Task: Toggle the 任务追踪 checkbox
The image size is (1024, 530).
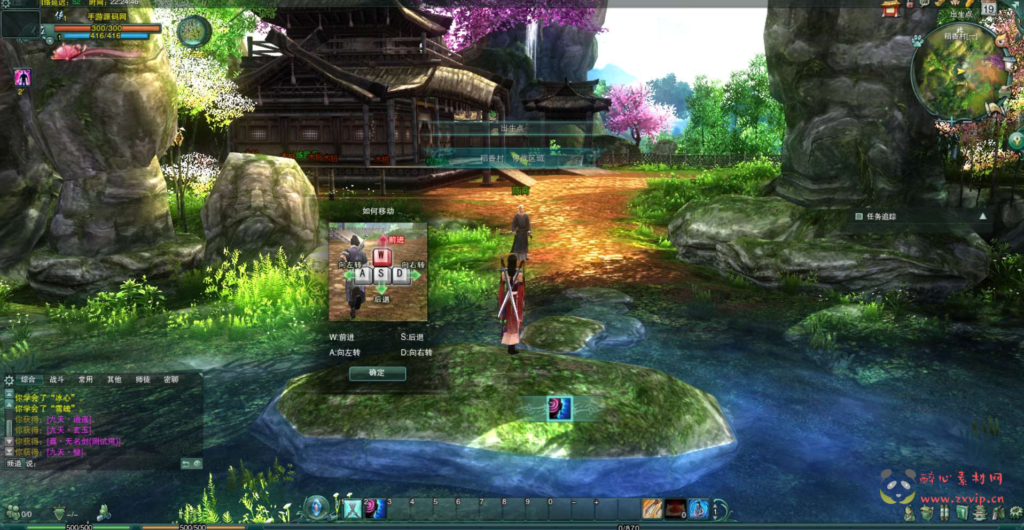Action: (x=859, y=216)
